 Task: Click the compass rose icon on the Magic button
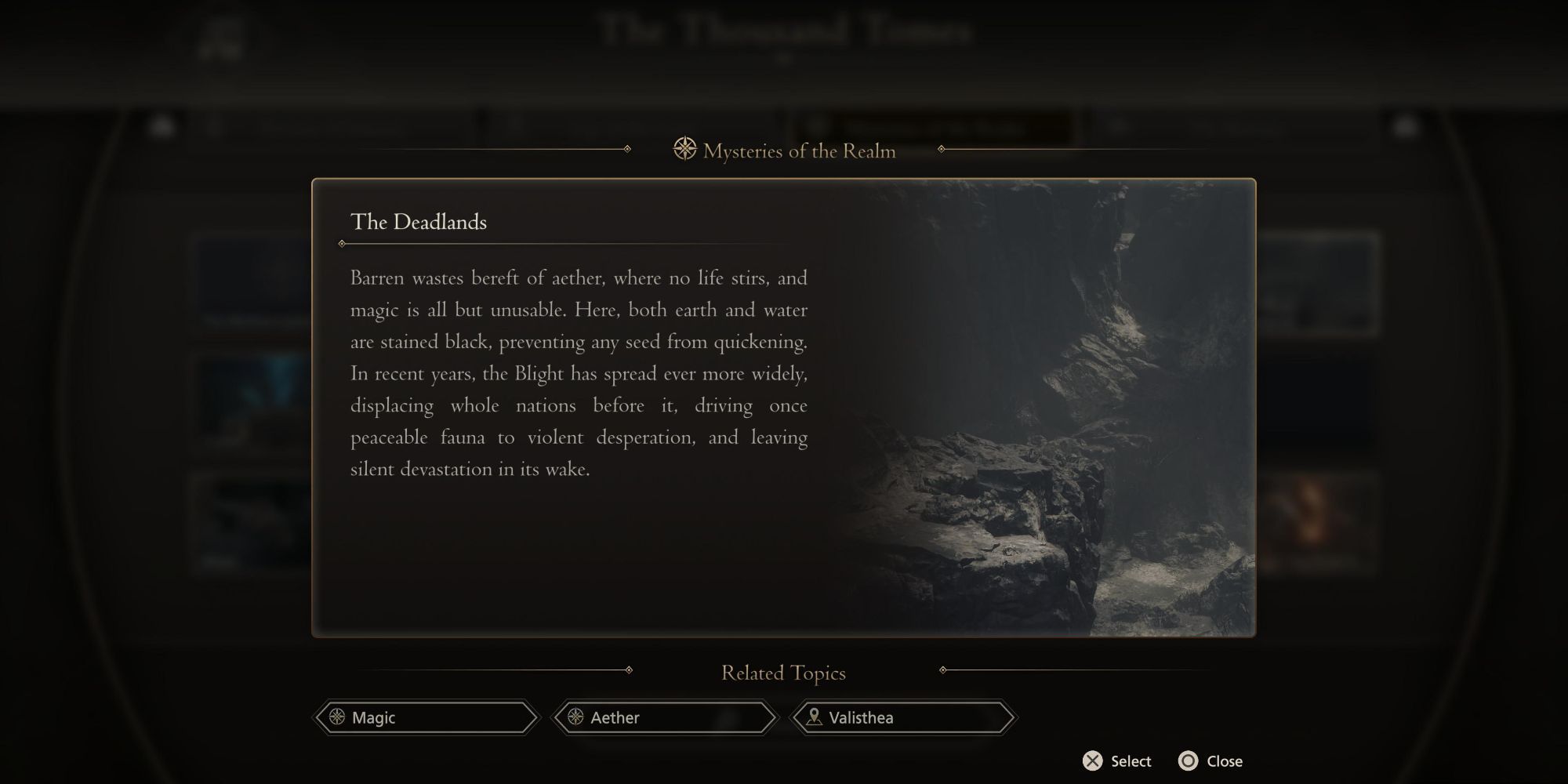337,717
